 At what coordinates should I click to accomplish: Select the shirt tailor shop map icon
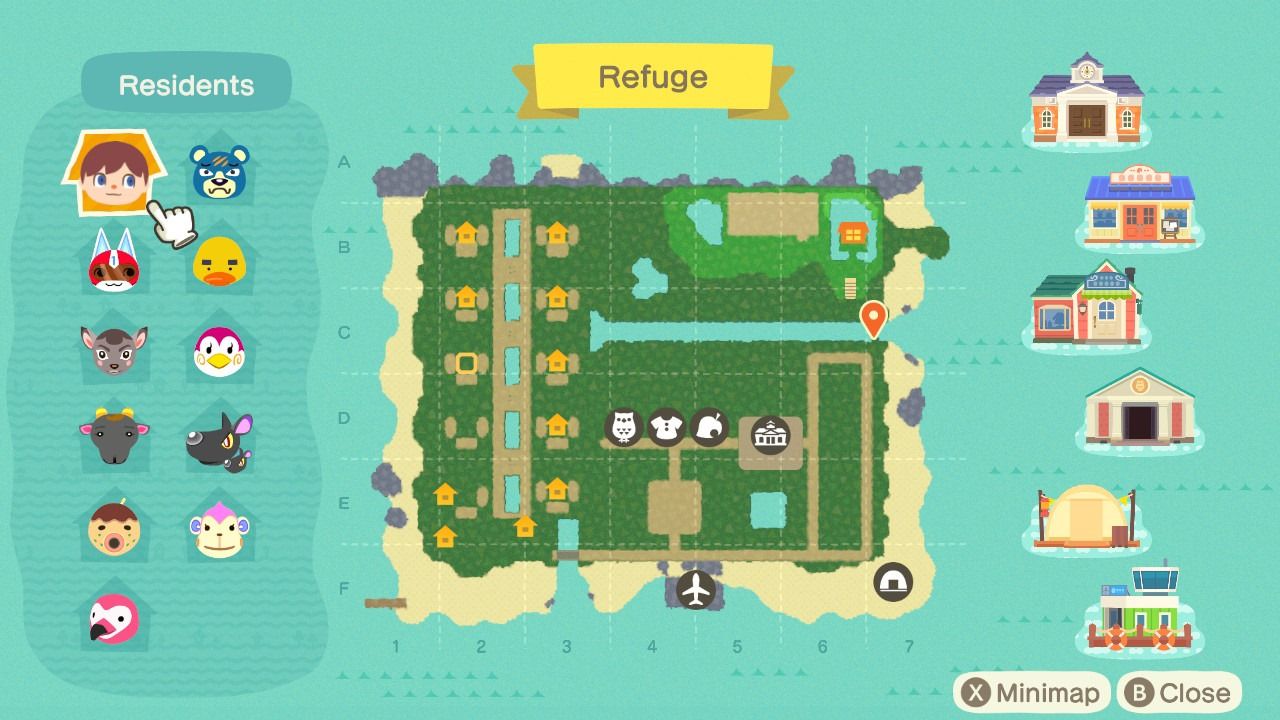pos(666,428)
